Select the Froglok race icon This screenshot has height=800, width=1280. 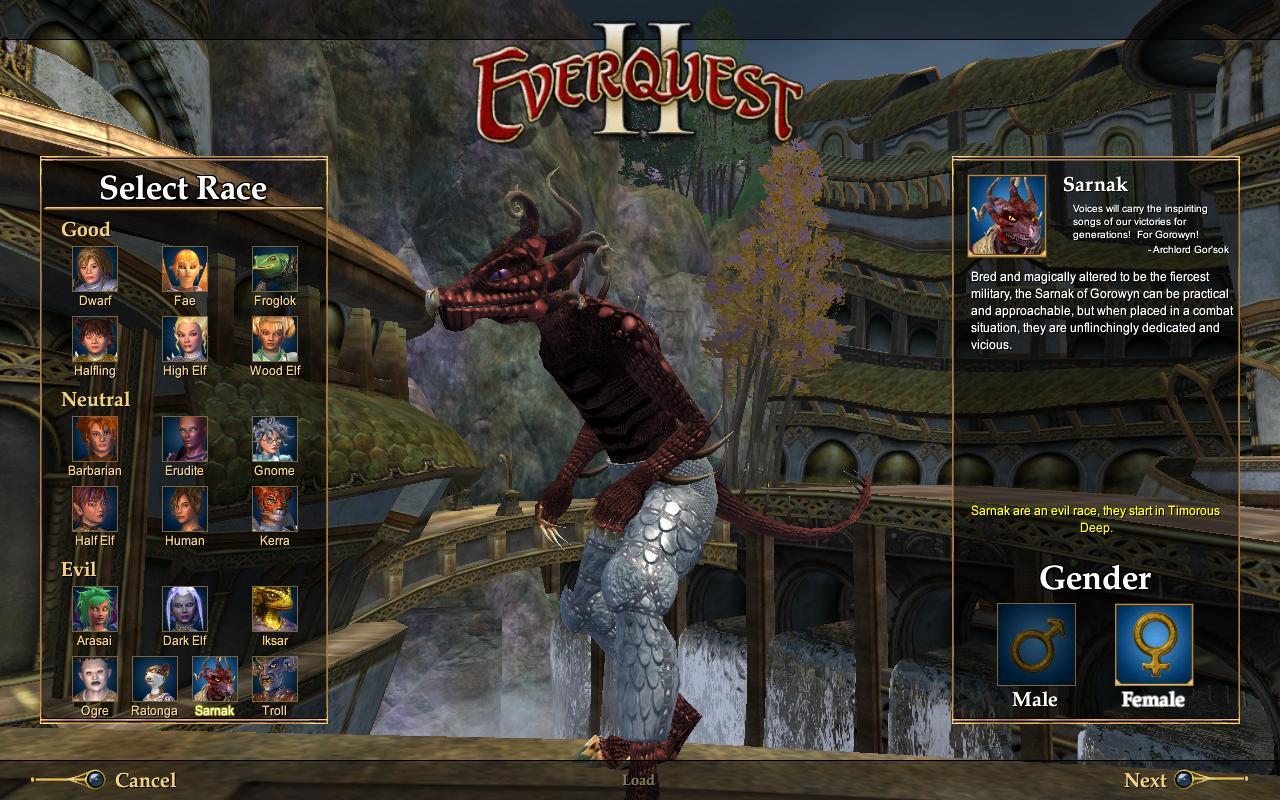[x=273, y=271]
